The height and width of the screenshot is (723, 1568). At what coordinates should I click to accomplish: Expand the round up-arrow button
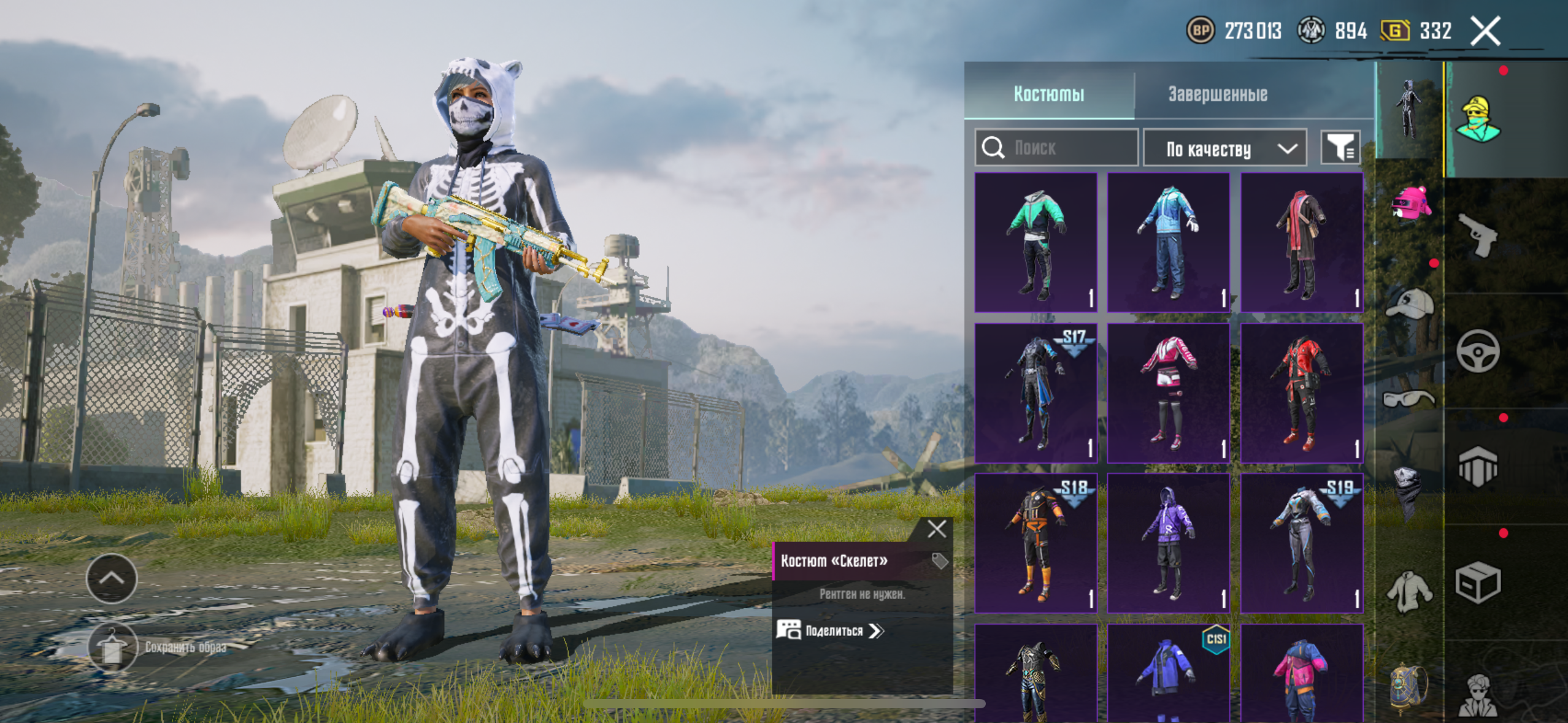pos(112,578)
